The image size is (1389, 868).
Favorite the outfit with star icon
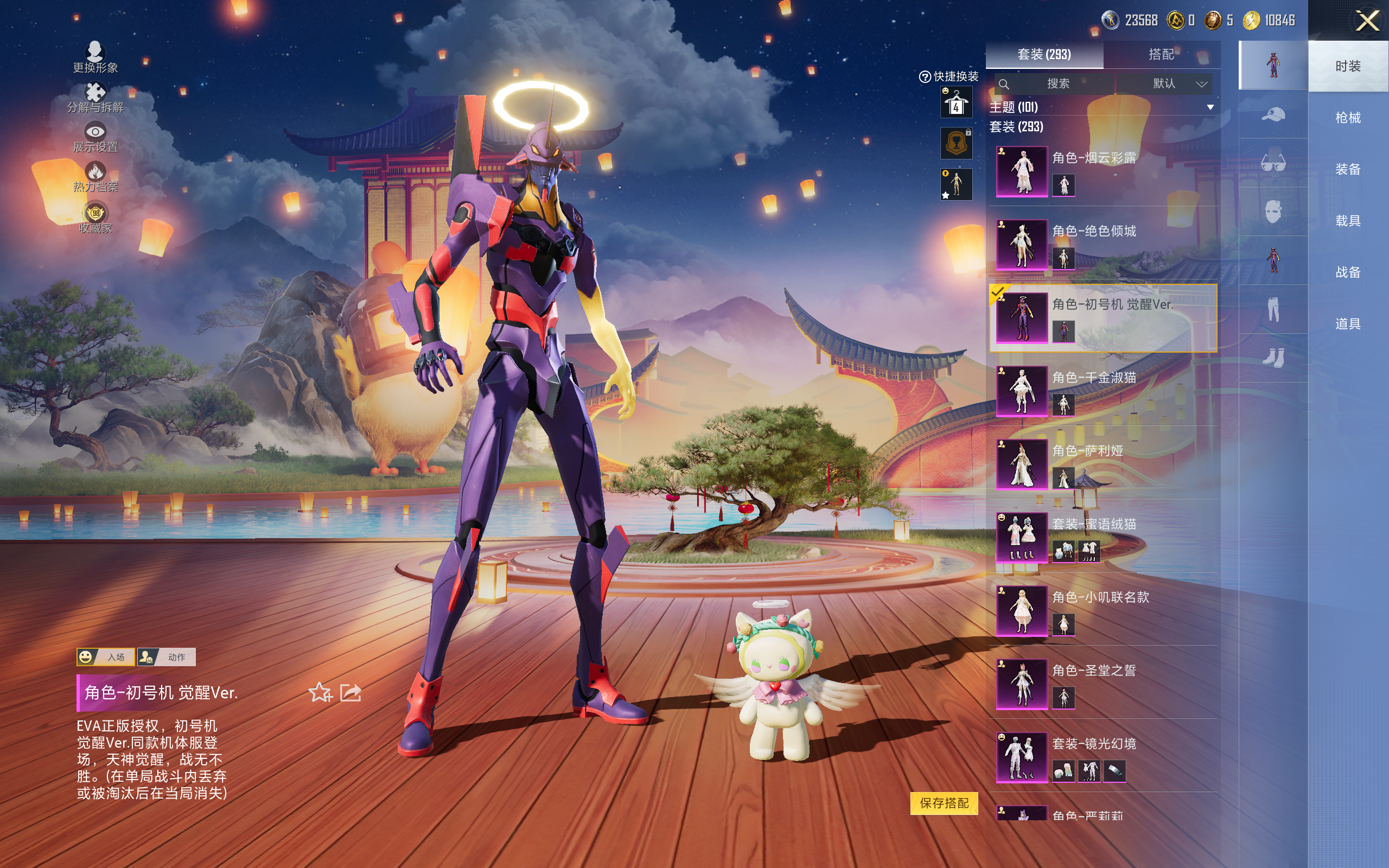[320, 693]
